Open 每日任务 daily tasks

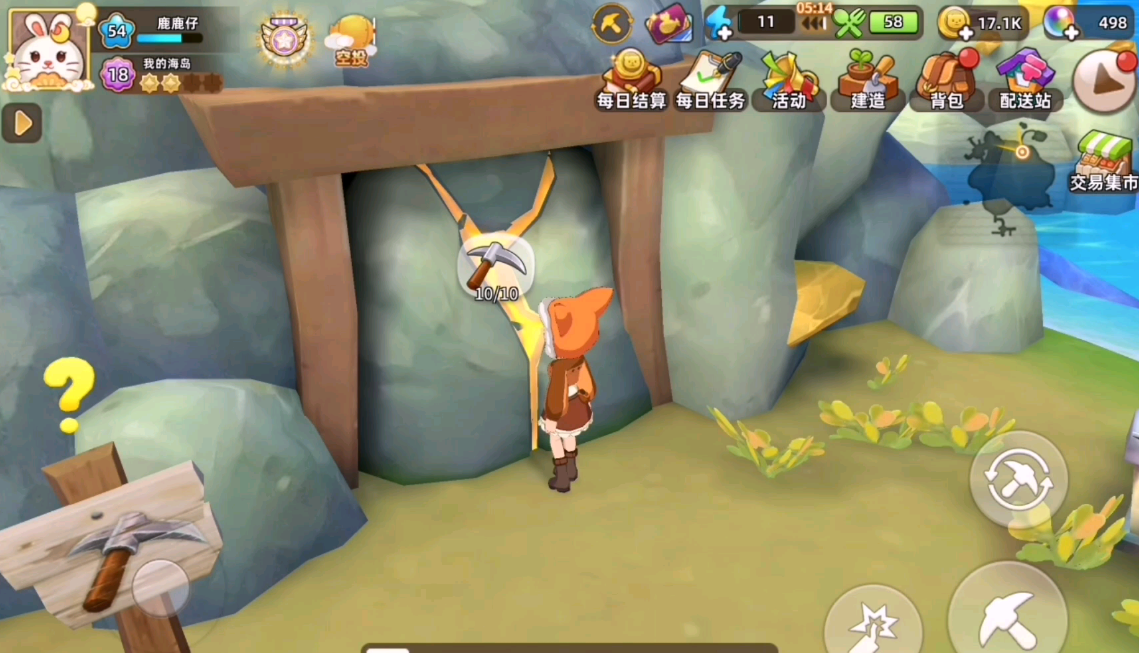[x=710, y=80]
